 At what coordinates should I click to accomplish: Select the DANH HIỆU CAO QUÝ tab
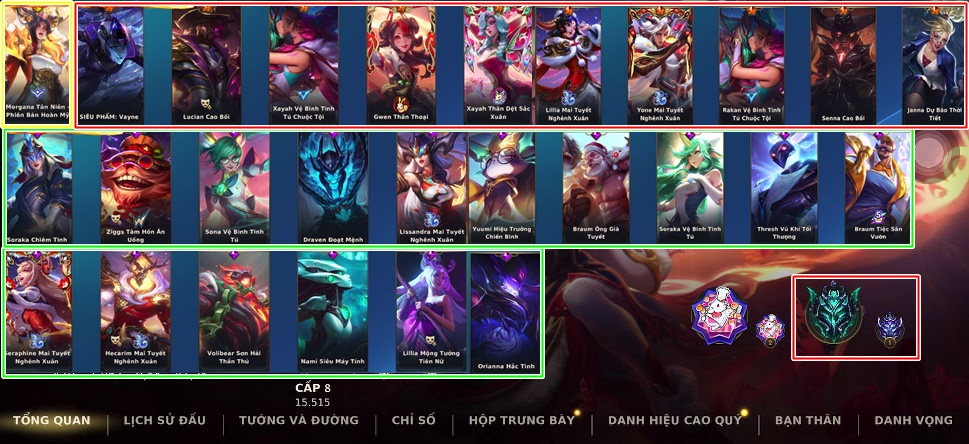(674, 421)
